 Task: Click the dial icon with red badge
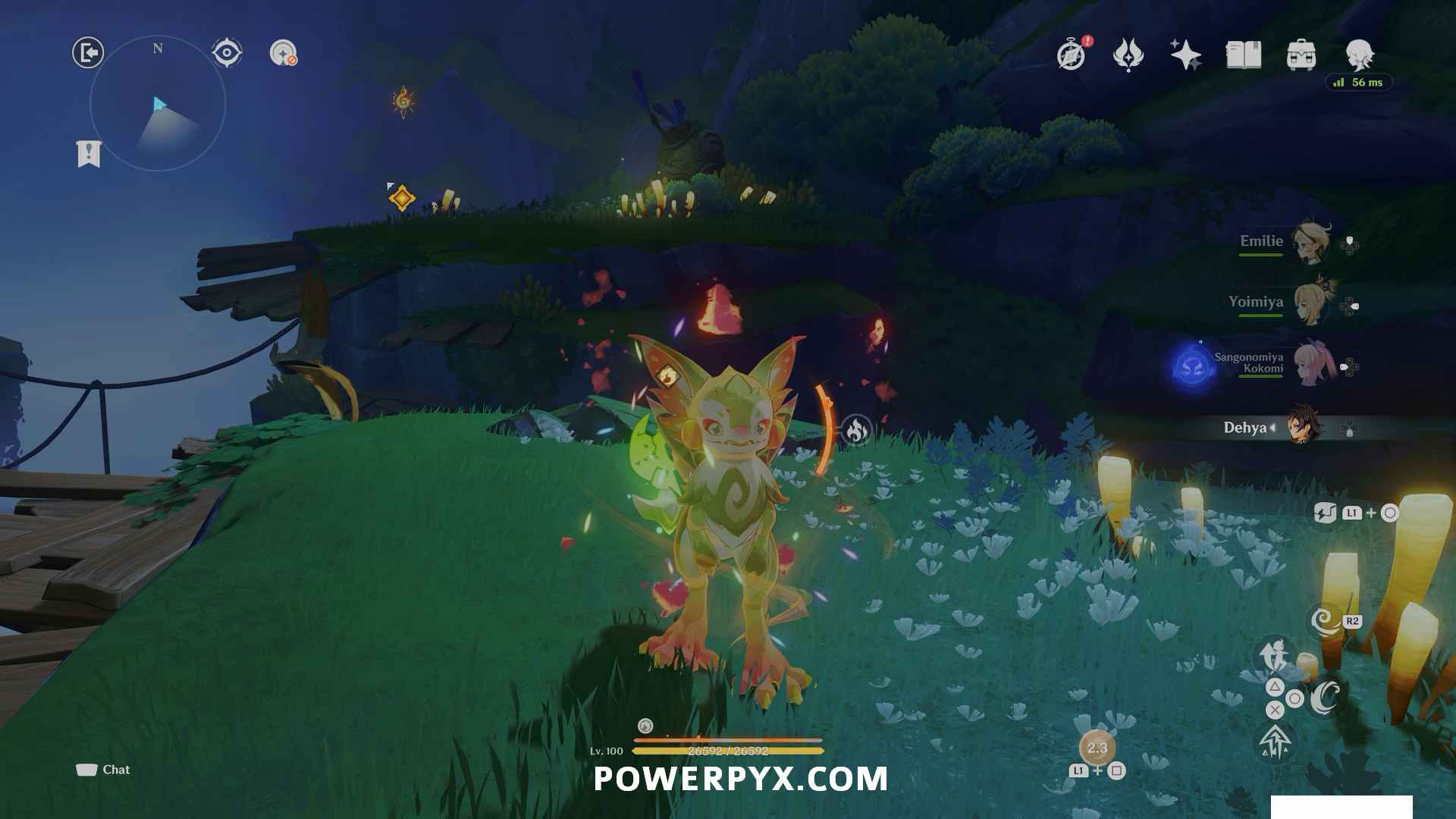(x=284, y=53)
